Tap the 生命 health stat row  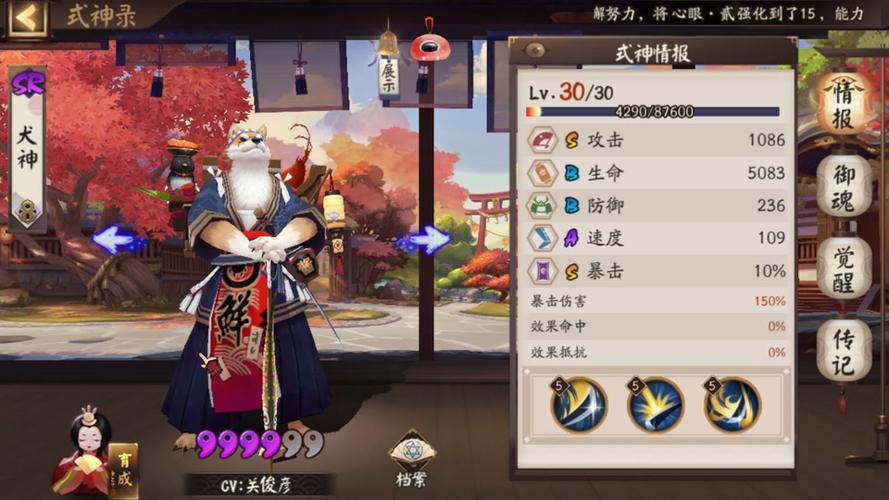point(656,173)
